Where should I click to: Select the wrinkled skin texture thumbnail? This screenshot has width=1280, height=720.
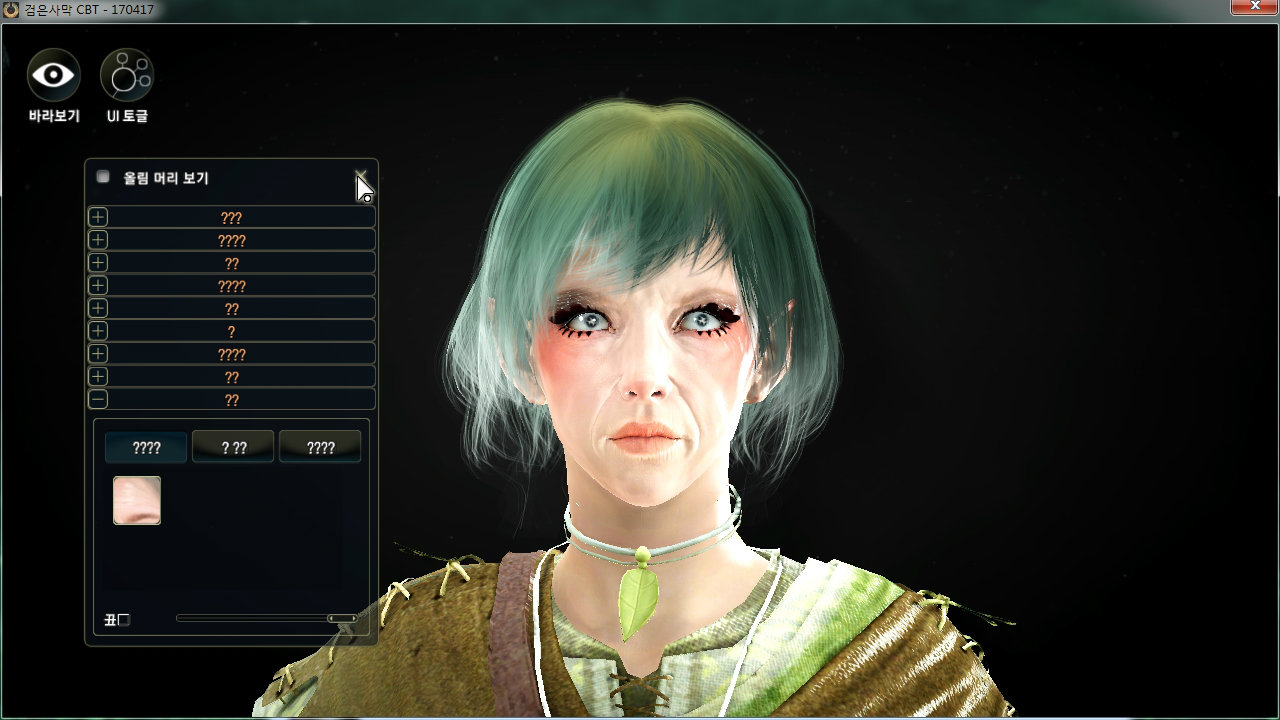click(x=137, y=500)
